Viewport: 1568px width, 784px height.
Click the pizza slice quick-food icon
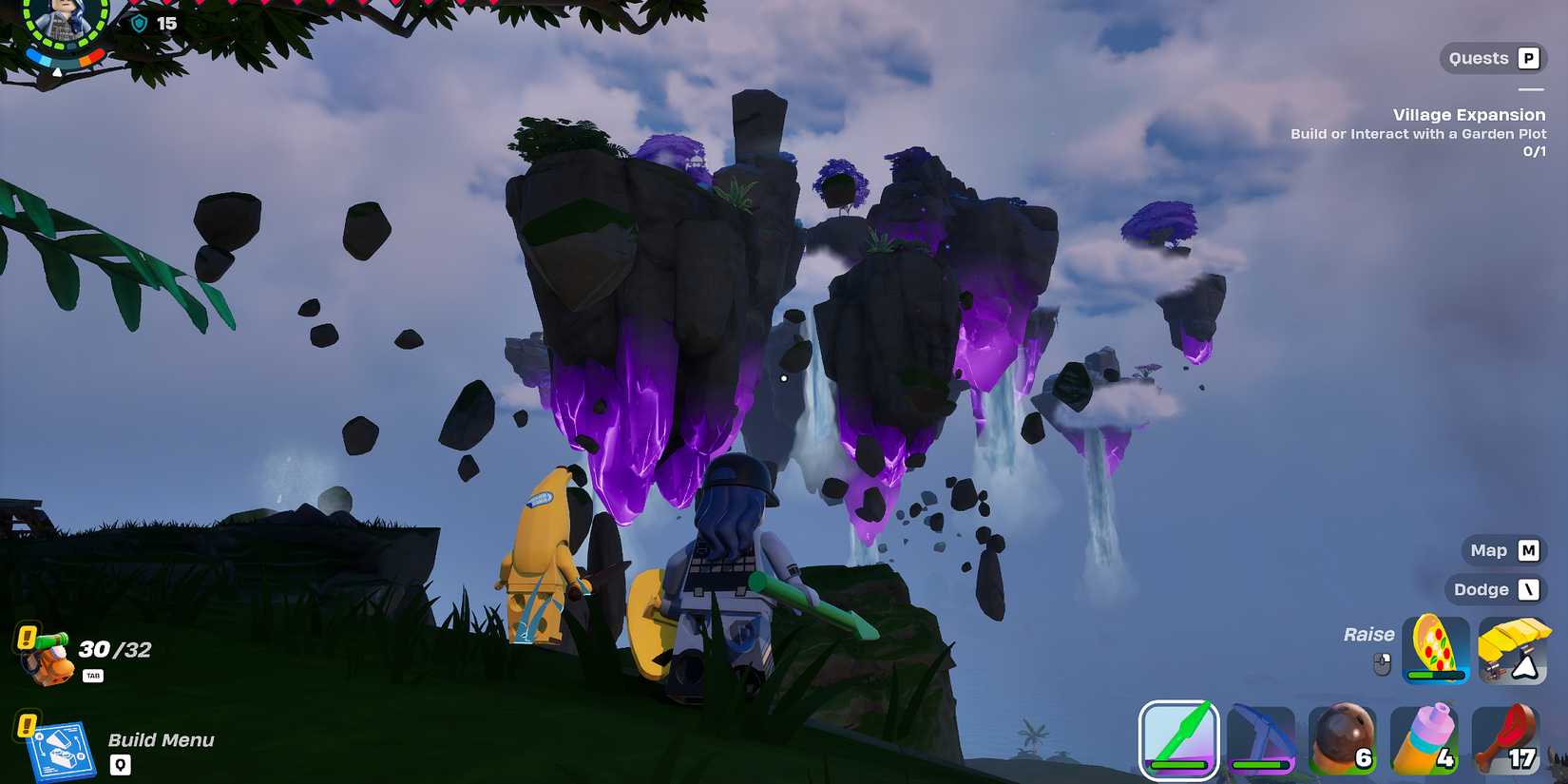1435,644
